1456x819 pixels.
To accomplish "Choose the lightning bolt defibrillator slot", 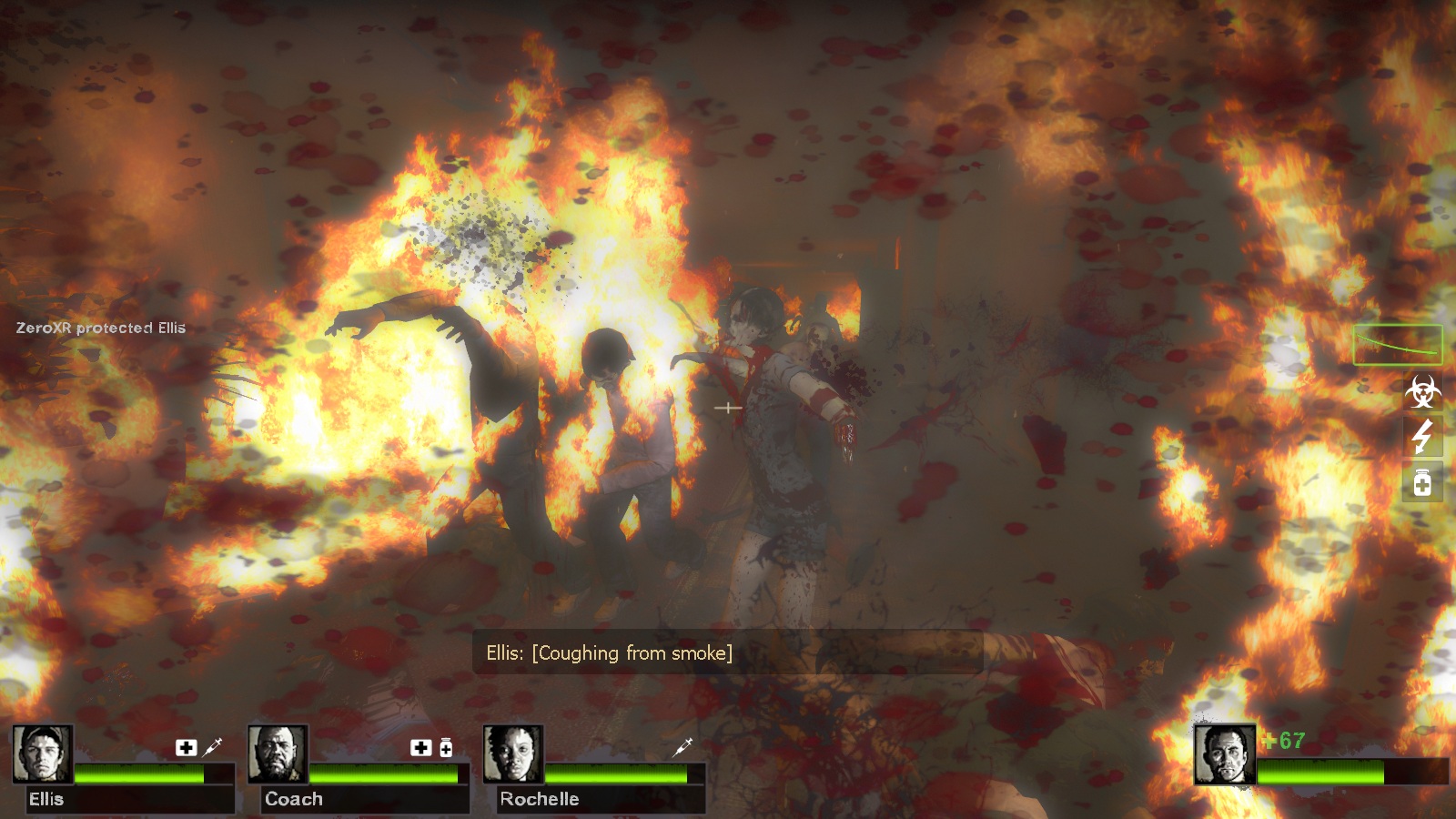I will click(1422, 437).
